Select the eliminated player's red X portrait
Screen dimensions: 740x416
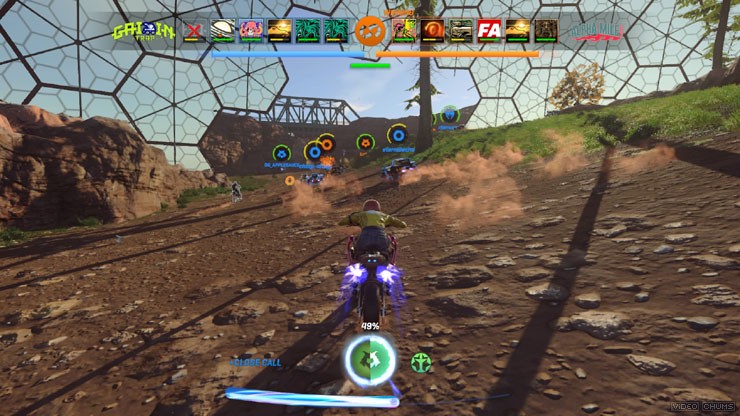coord(194,30)
